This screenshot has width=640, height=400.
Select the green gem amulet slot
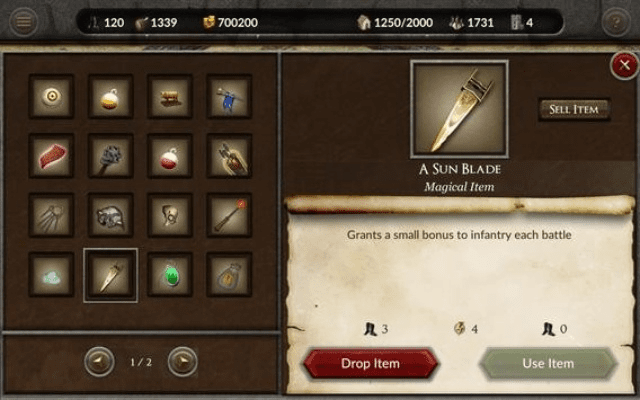click(x=170, y=274)
